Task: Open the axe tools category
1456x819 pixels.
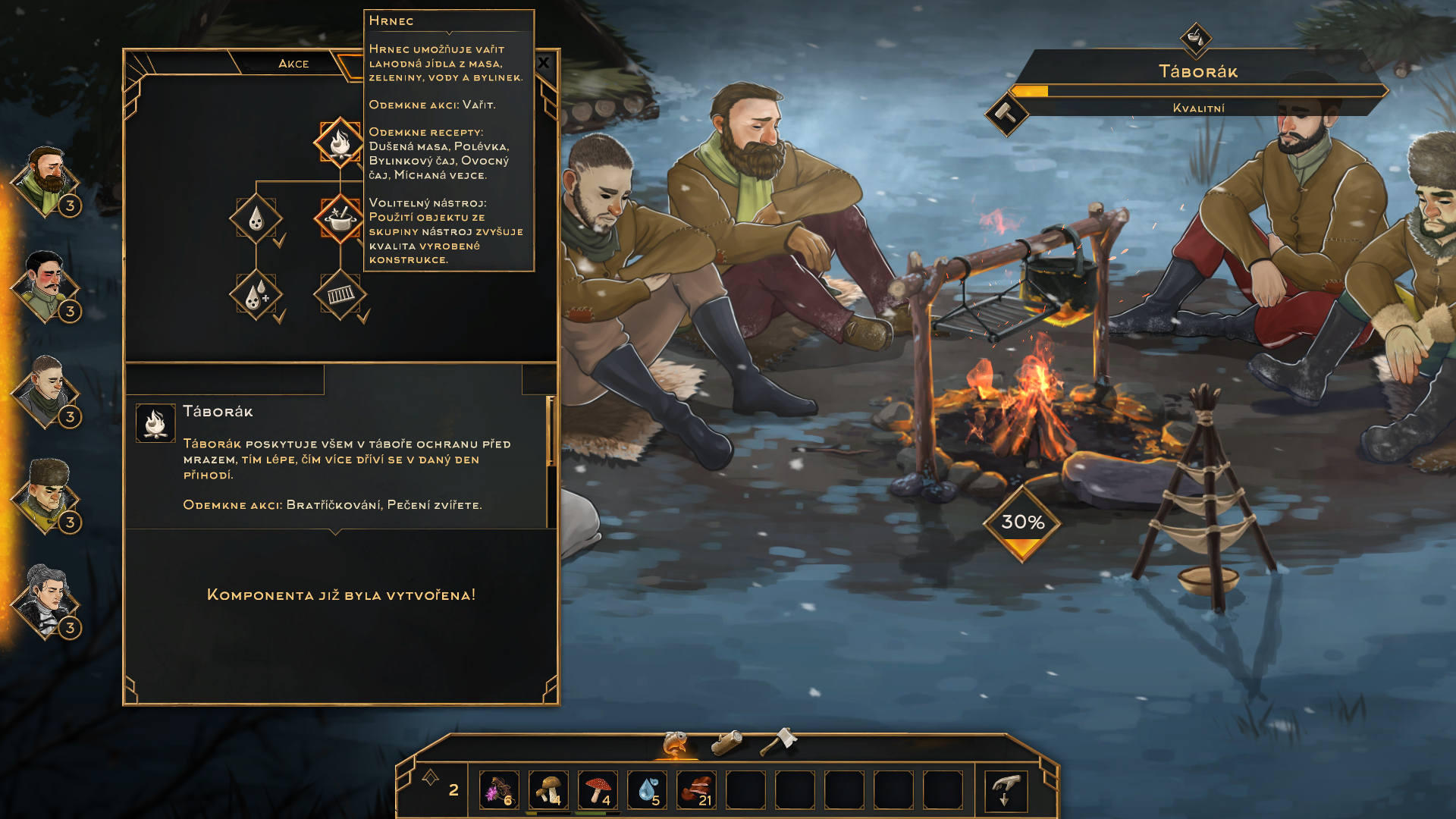Action: coord(778,741)
